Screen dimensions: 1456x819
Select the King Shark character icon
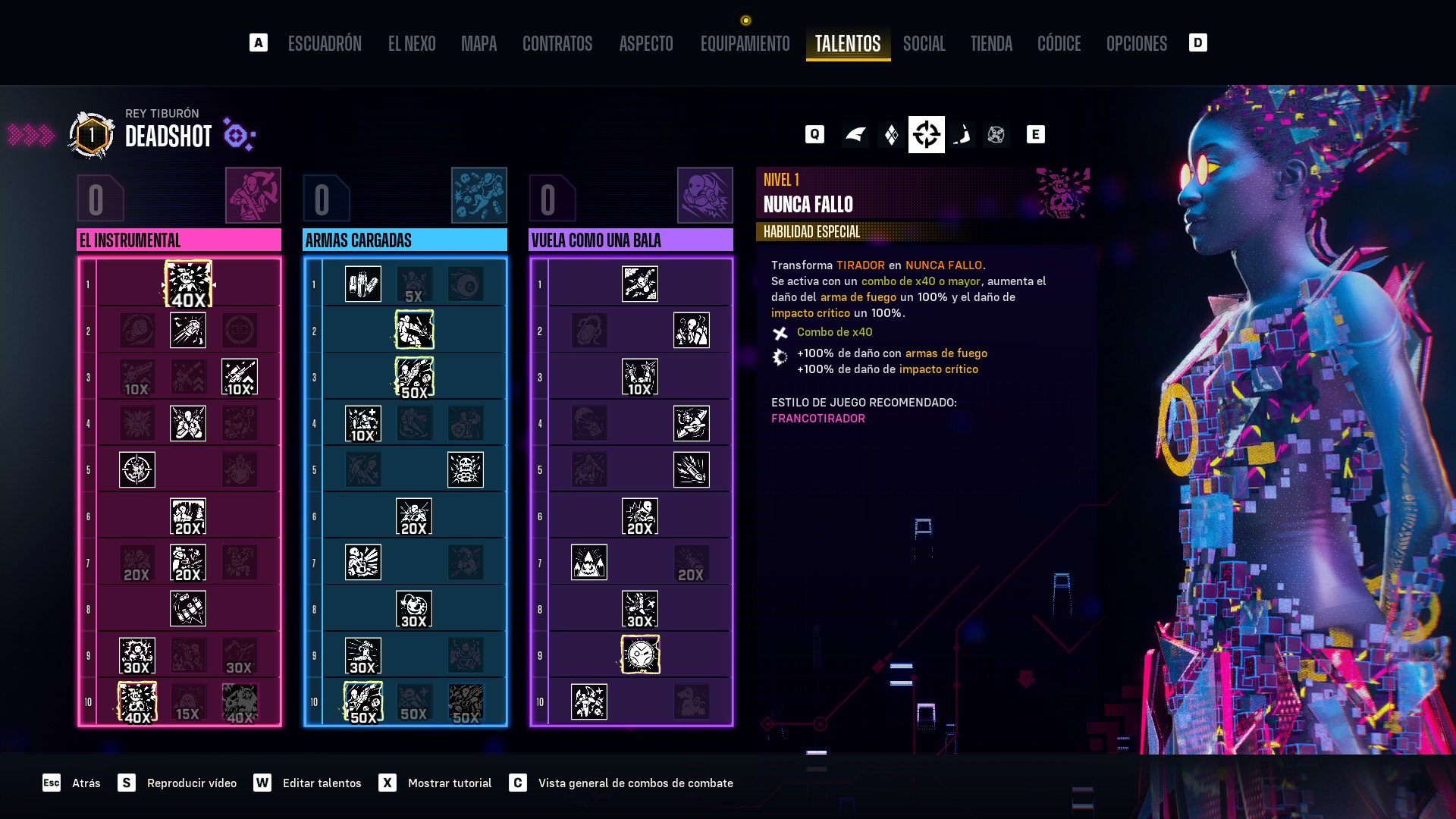pyautogui.click(x=855, y=135)
